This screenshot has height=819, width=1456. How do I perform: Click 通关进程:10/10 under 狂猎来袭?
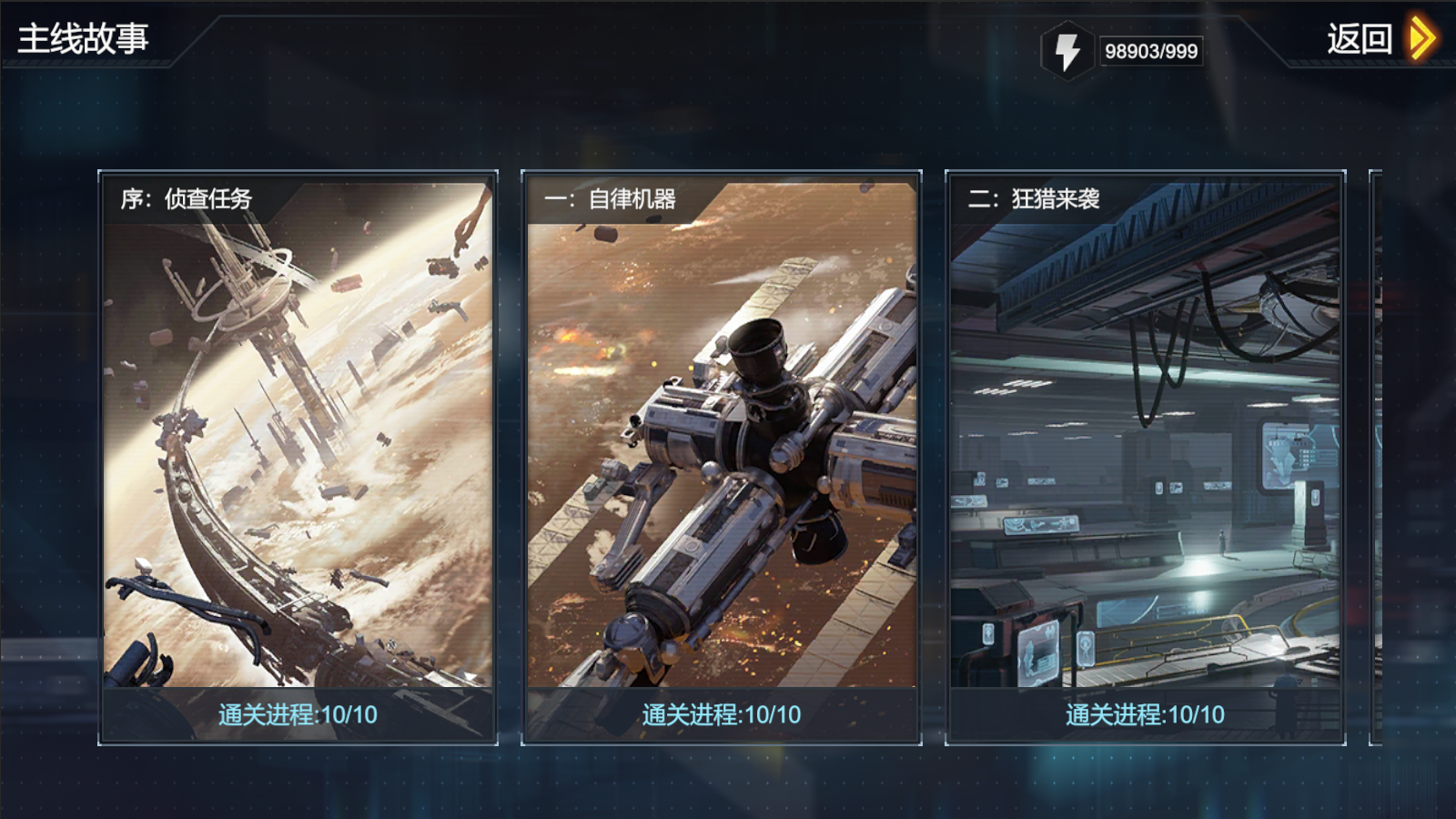point(1142,715)
